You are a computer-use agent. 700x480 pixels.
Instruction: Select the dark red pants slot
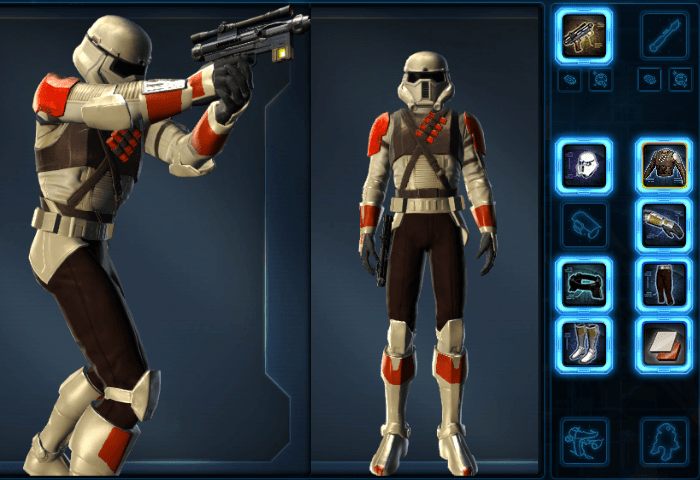(663, 286)
